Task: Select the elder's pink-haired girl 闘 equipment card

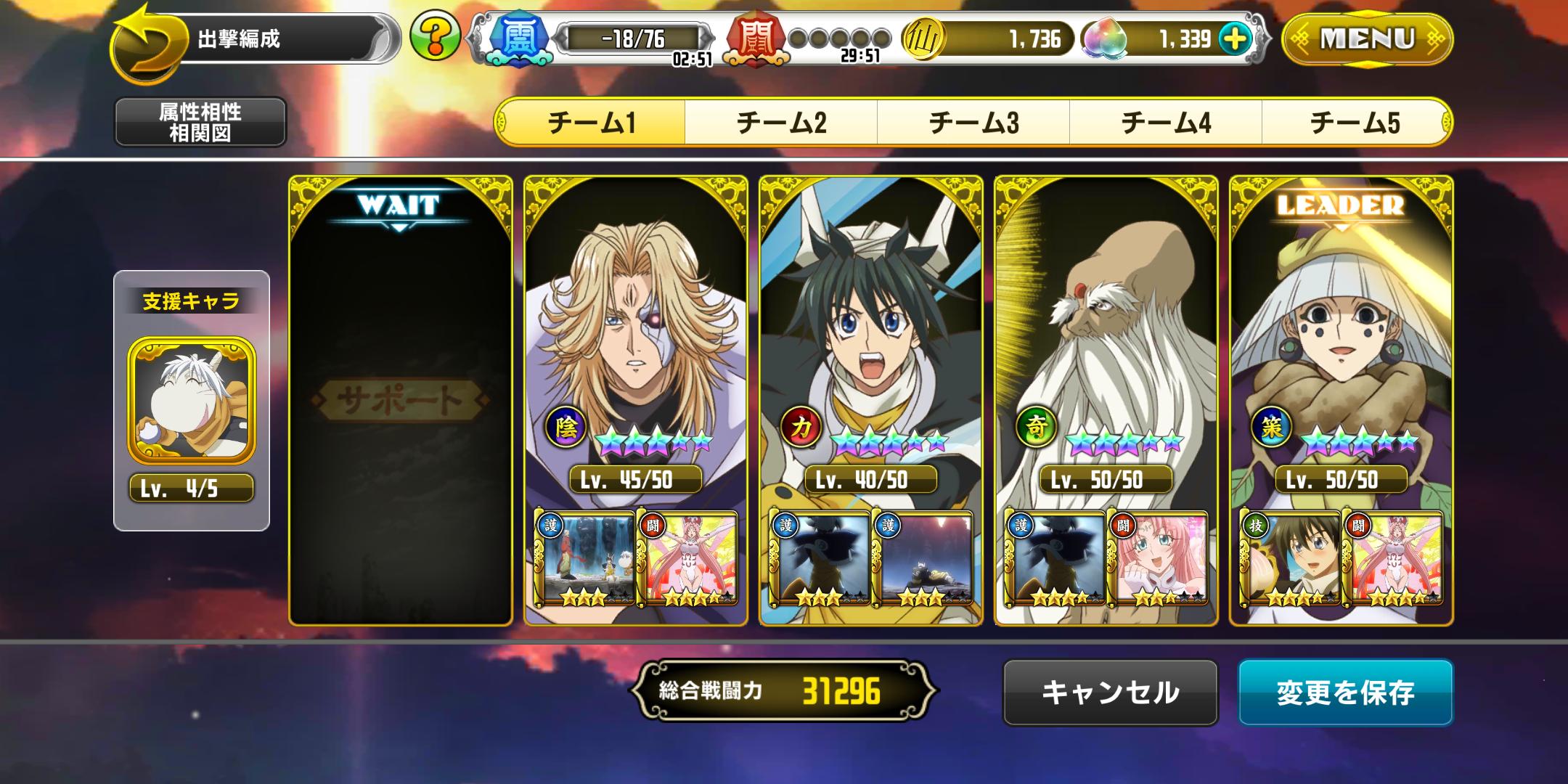Action: point(1158,558)
